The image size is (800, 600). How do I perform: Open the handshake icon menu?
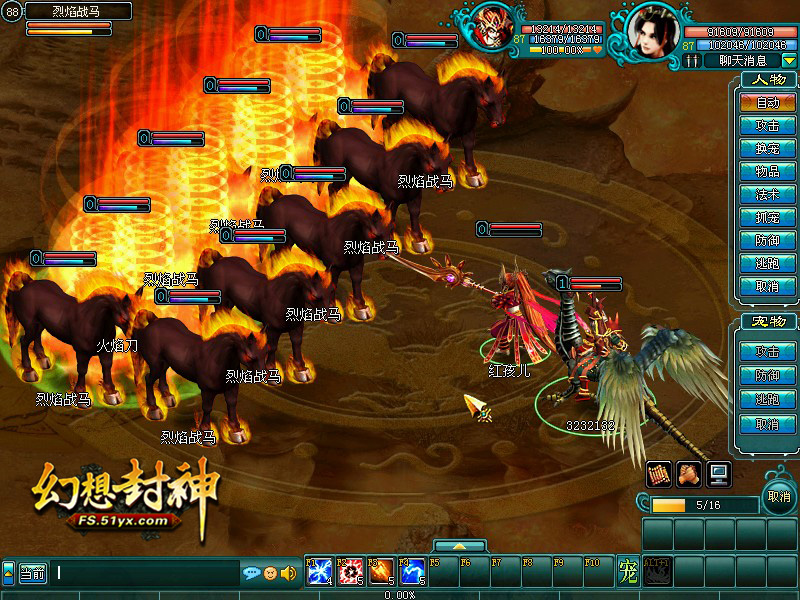687,473
